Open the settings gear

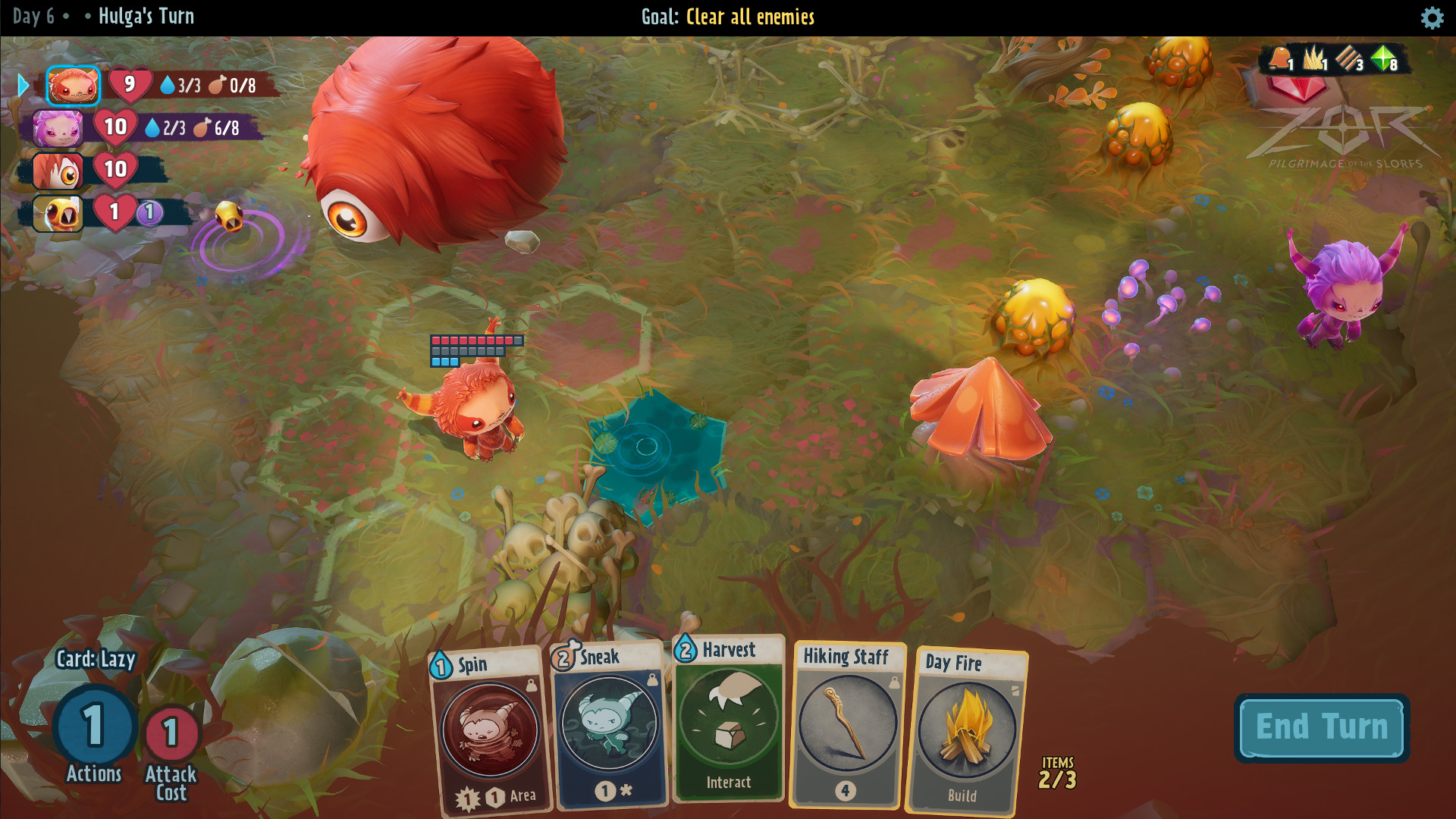coord(1432,18)
